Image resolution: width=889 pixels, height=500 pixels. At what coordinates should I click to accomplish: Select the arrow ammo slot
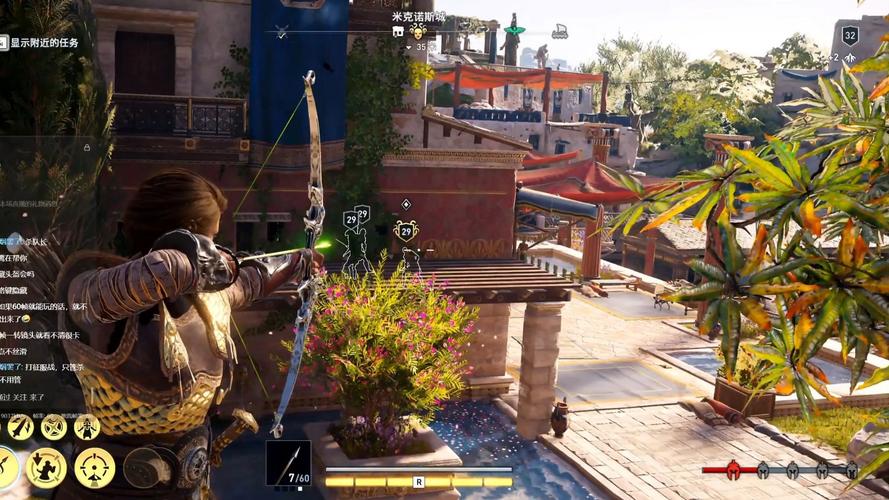click(x=288, y=463)
